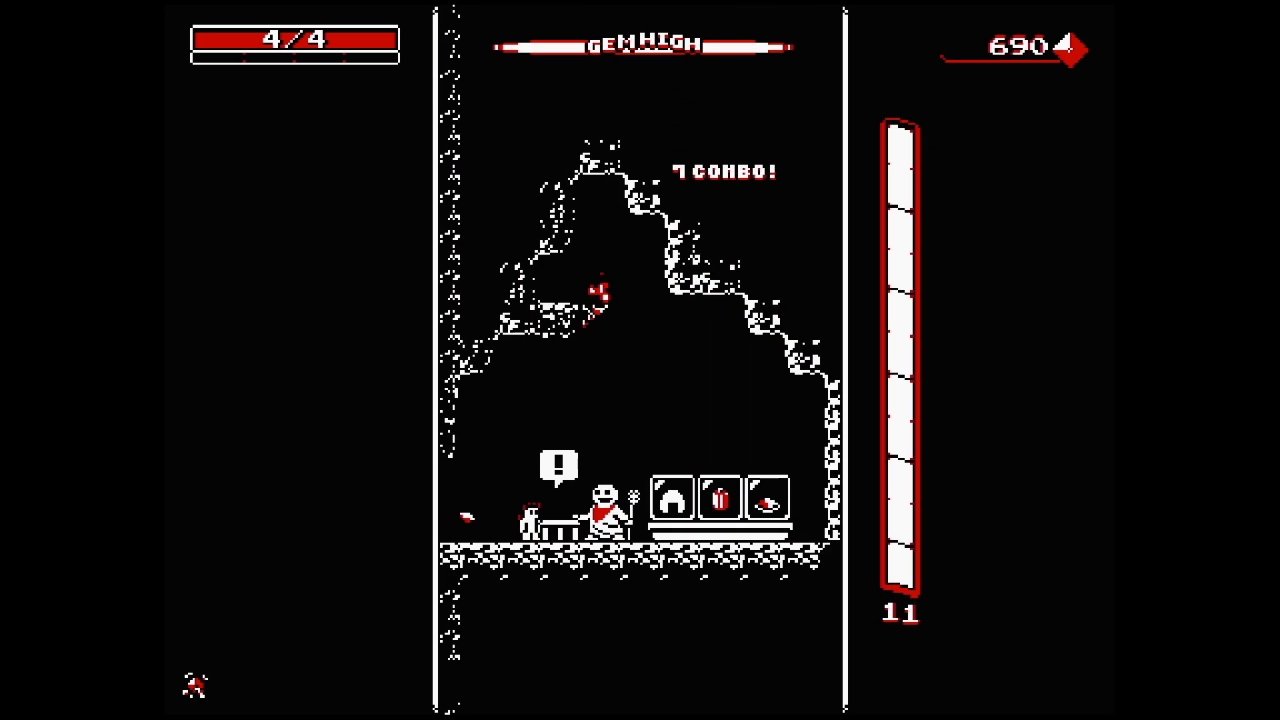Click the small red gem on the cave floor
Image resolution: width=1280 pixels, height=720 pixels.
[465, 517]
